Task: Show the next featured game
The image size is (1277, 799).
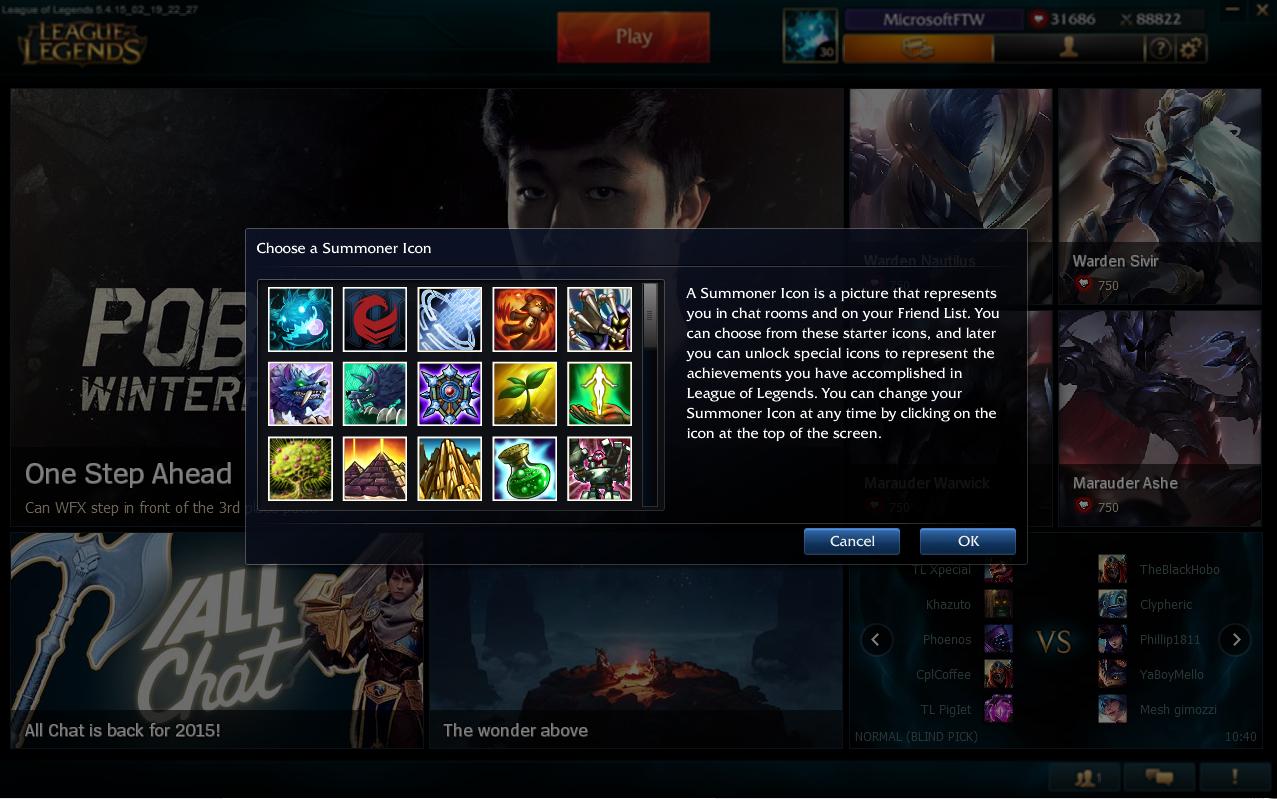Action: point(1235,639)
